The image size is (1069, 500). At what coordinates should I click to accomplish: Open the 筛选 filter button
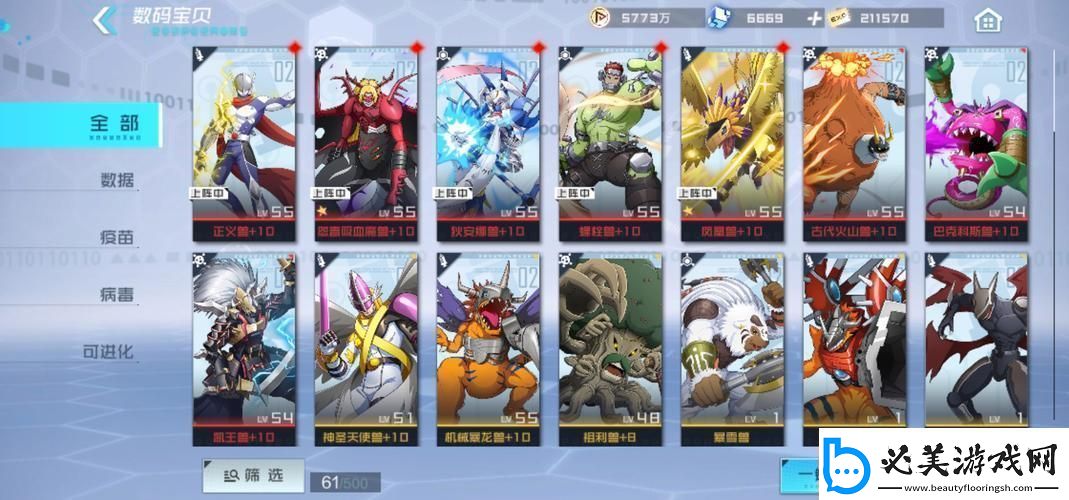[x=253, y=476]
